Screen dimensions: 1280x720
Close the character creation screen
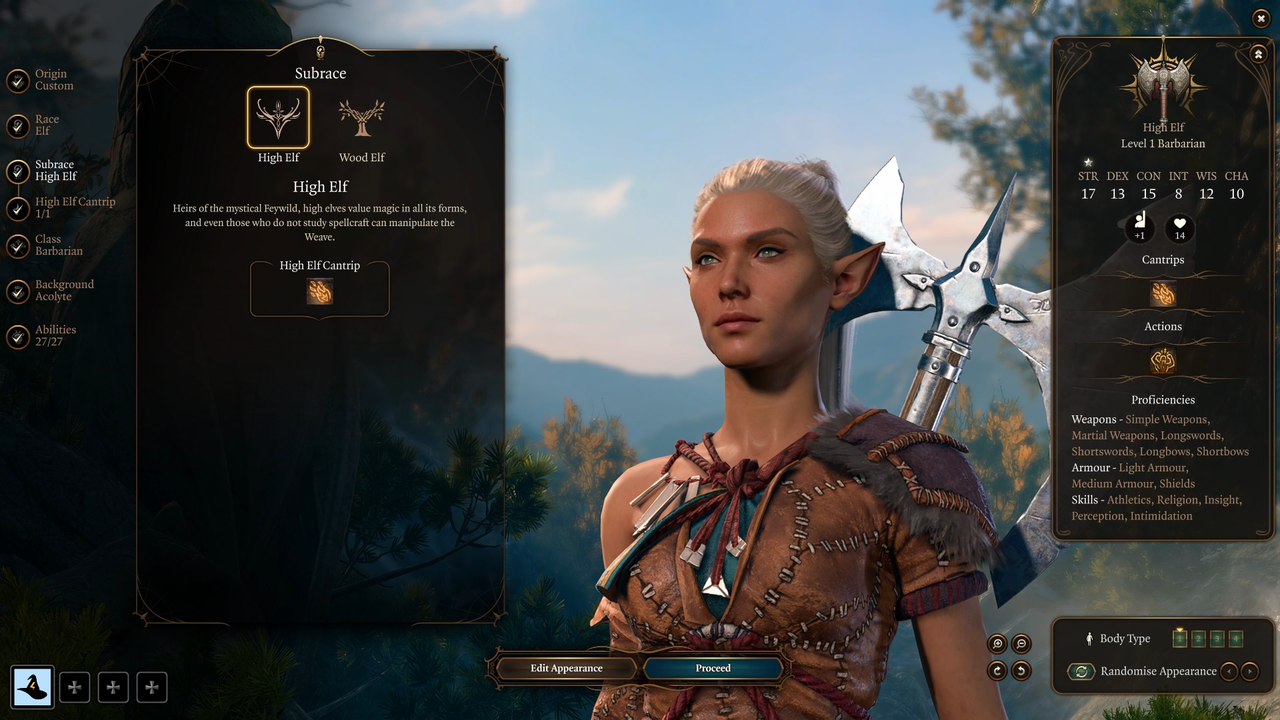(1260, 18)
